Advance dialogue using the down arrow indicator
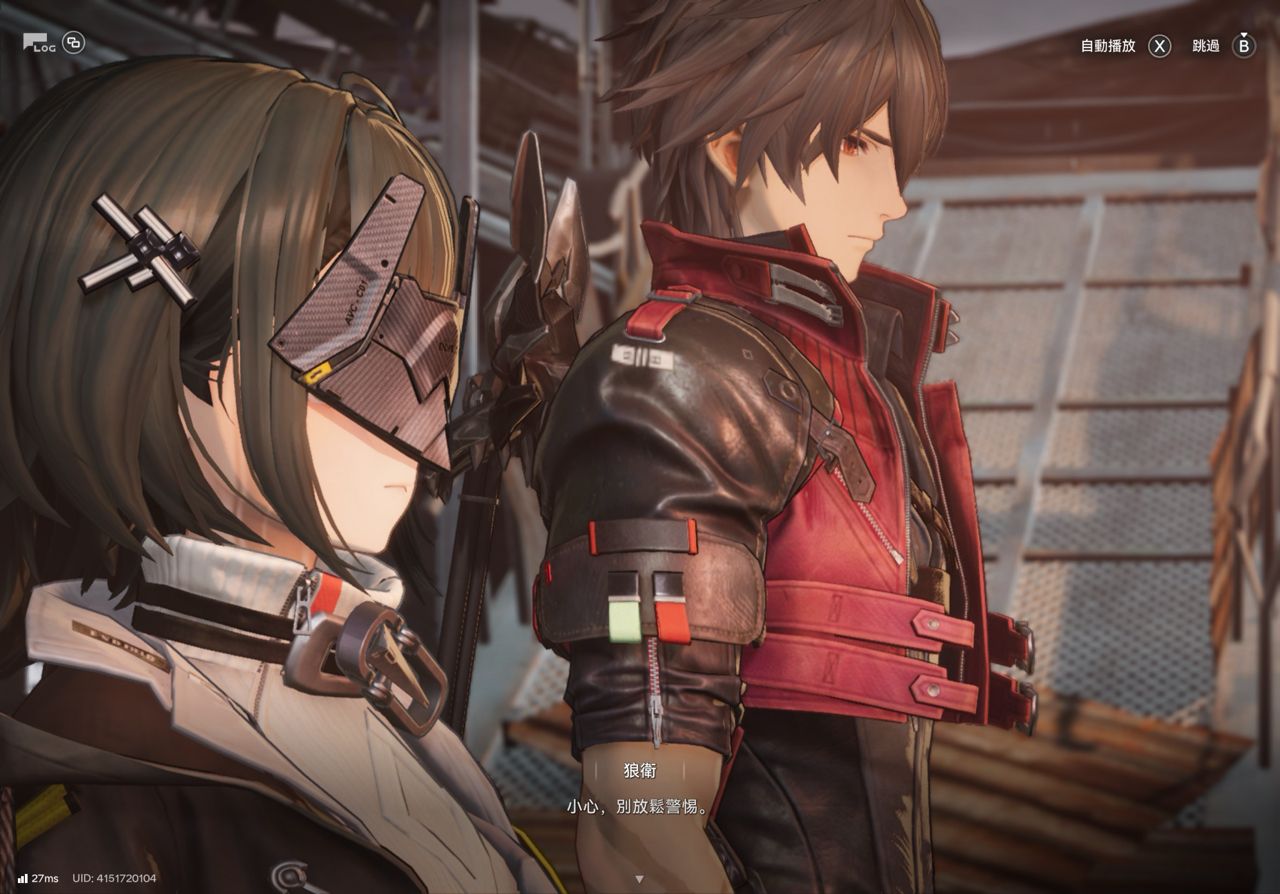This screenshot has width=1280, height=894. click(x=640, y=879)
